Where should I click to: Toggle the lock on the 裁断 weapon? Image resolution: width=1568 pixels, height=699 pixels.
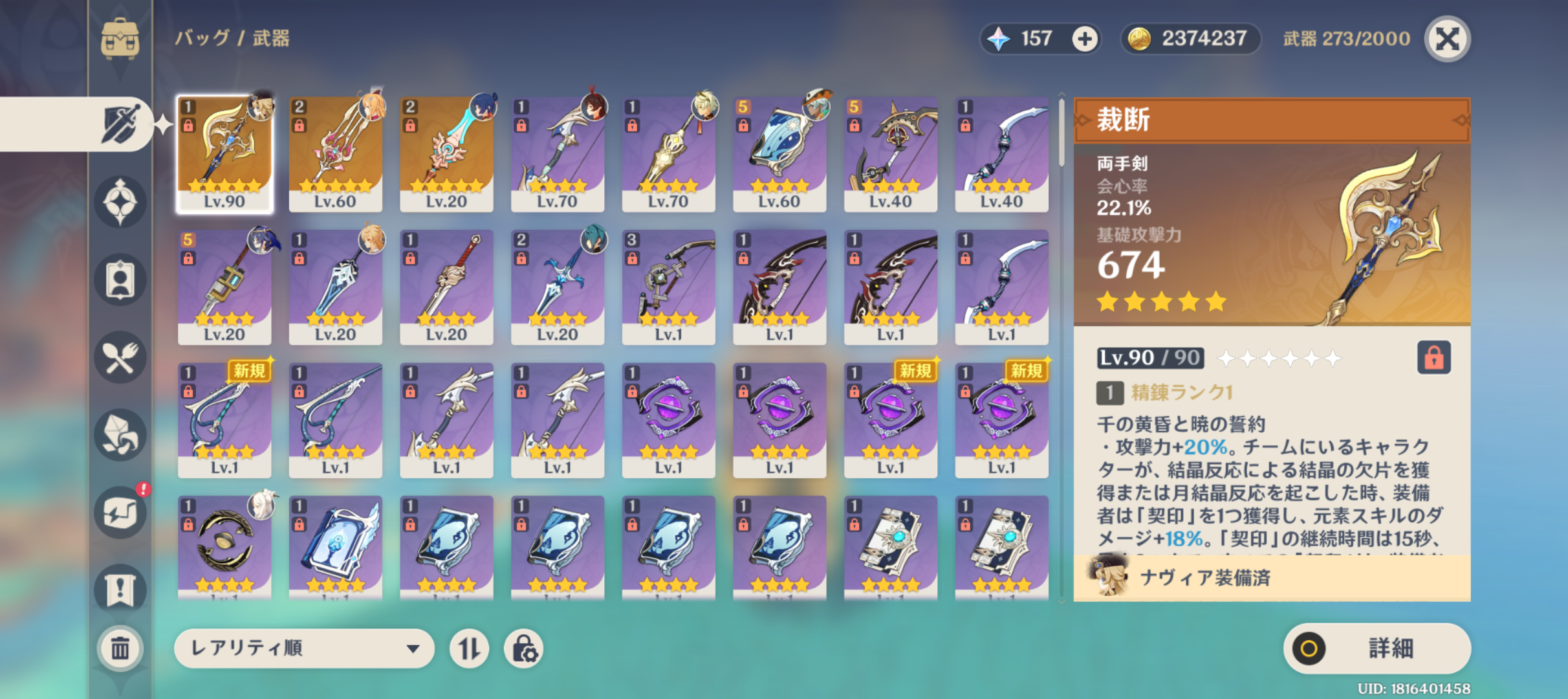[x=1433, y=357]
